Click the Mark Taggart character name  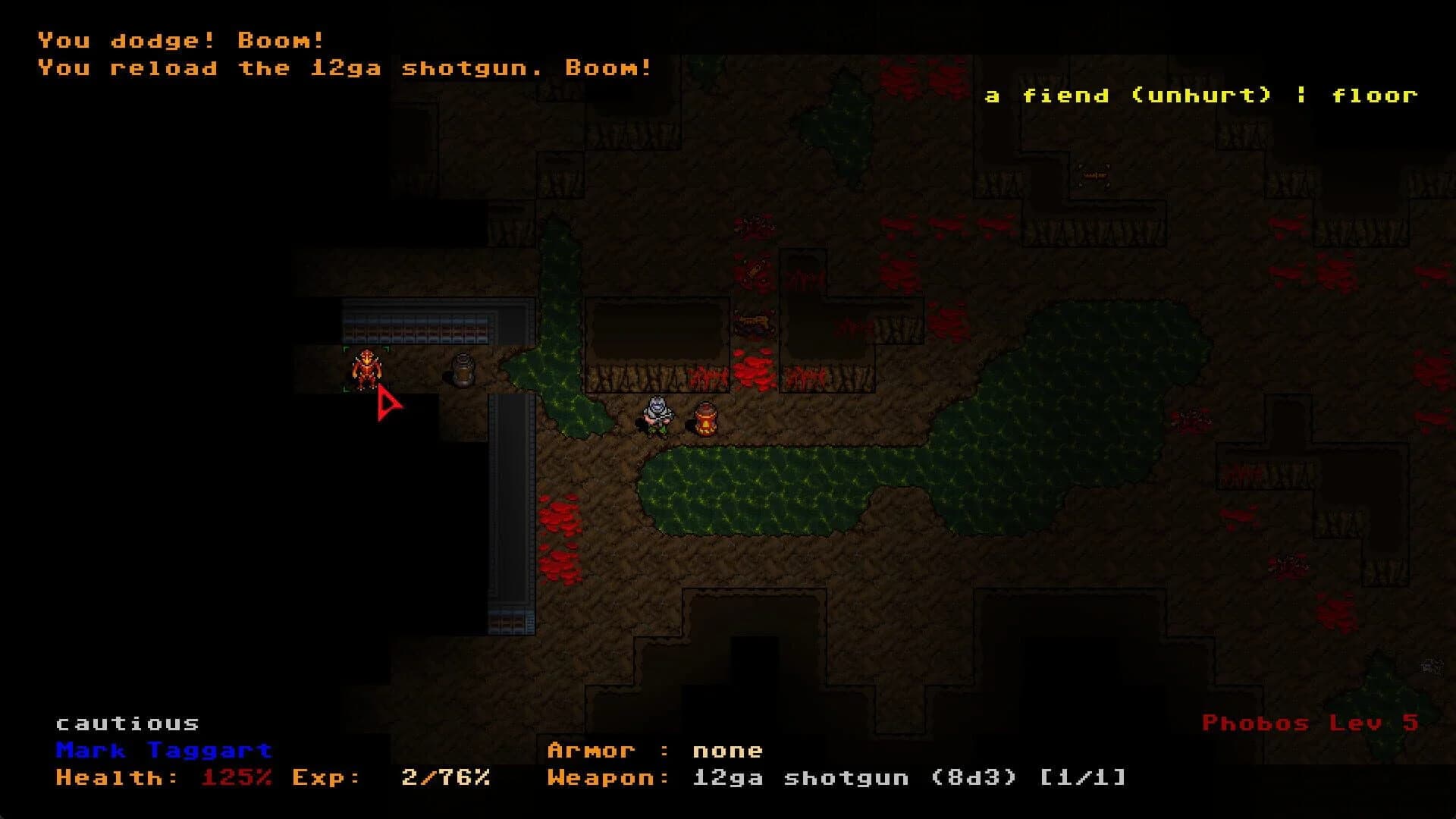tap(163, 751)
